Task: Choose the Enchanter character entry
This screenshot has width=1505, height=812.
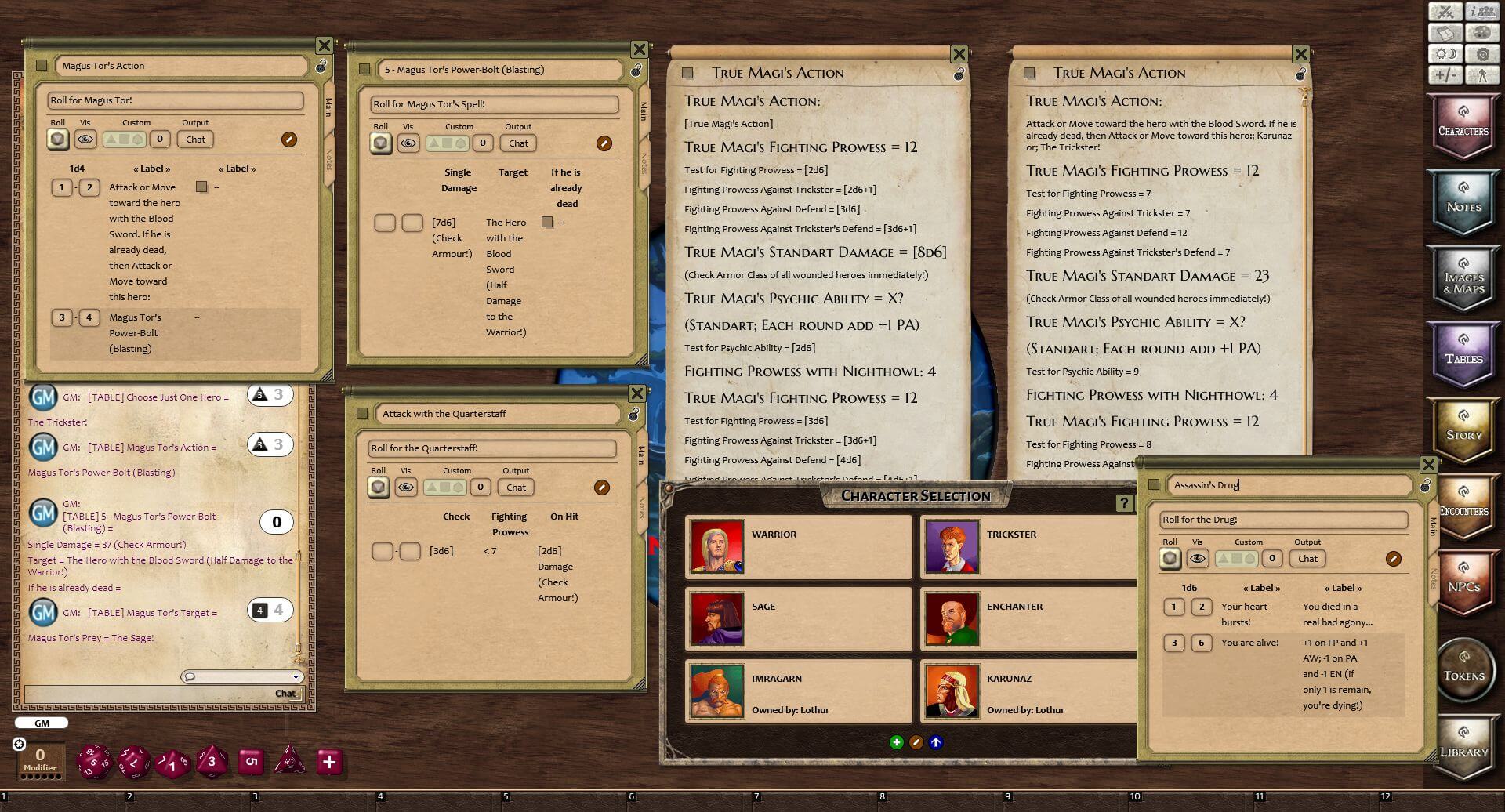Action: [1027, 618]
